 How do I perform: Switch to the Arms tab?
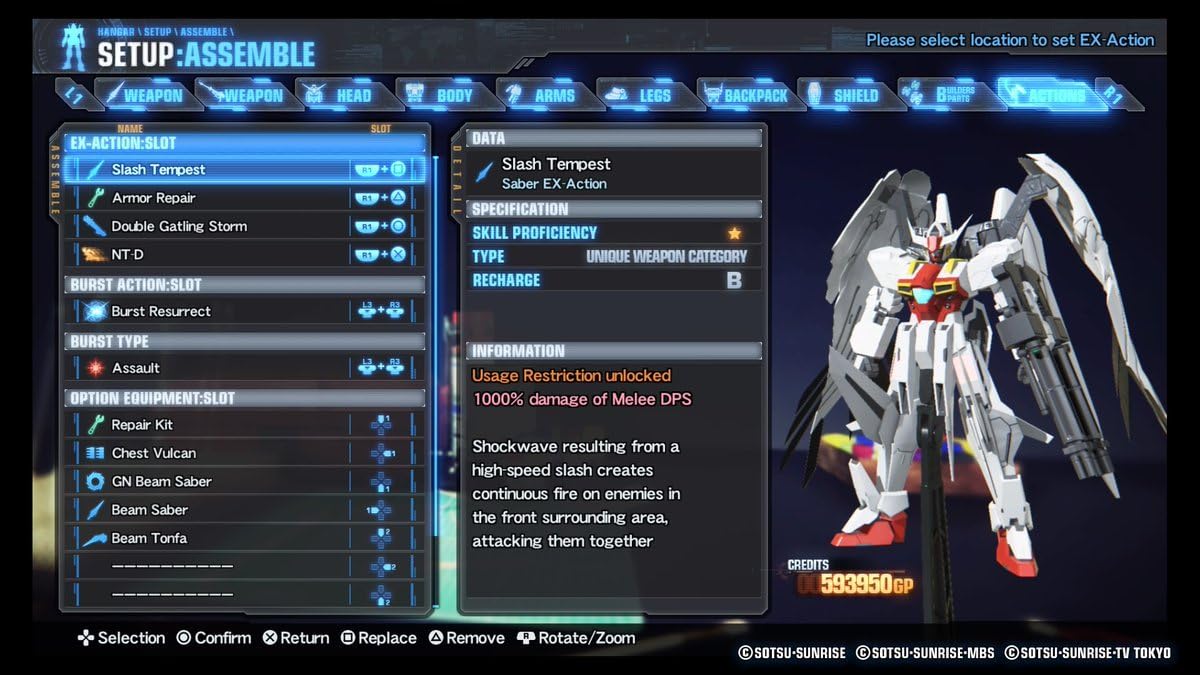coord(541,95)
